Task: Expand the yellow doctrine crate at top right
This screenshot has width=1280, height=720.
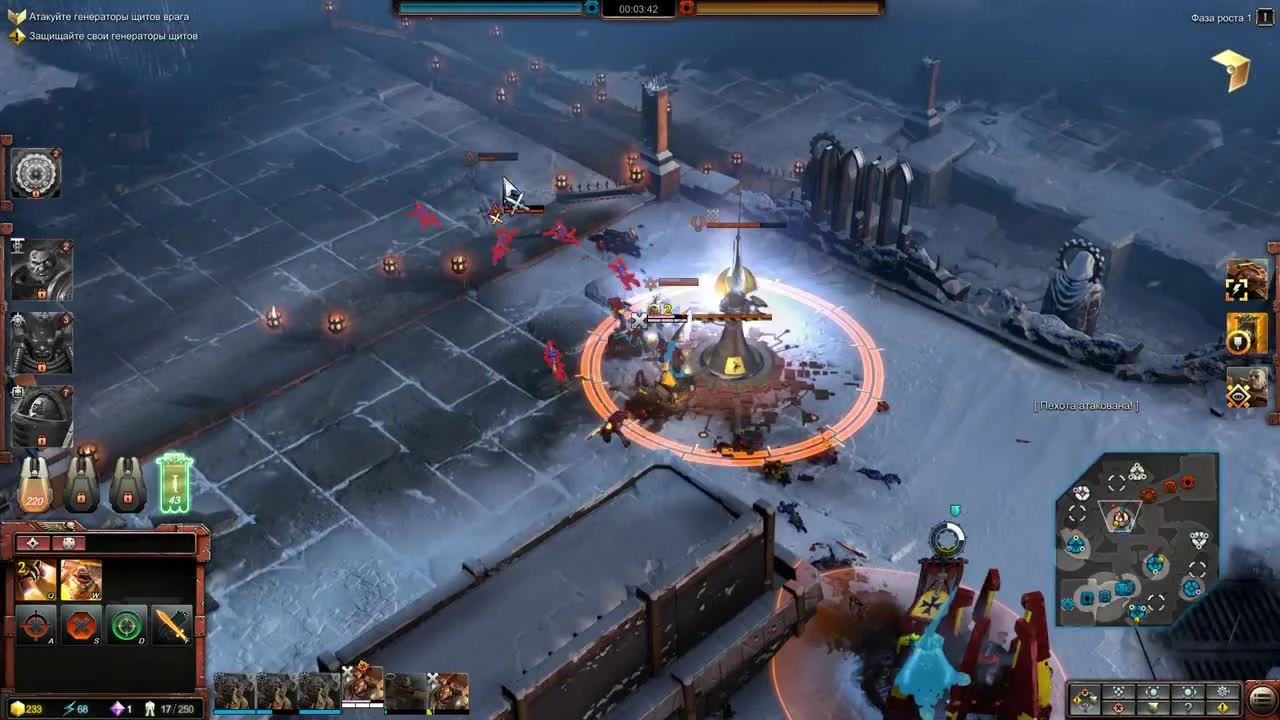Action: pyautogui.click(x=1232, y=70)
